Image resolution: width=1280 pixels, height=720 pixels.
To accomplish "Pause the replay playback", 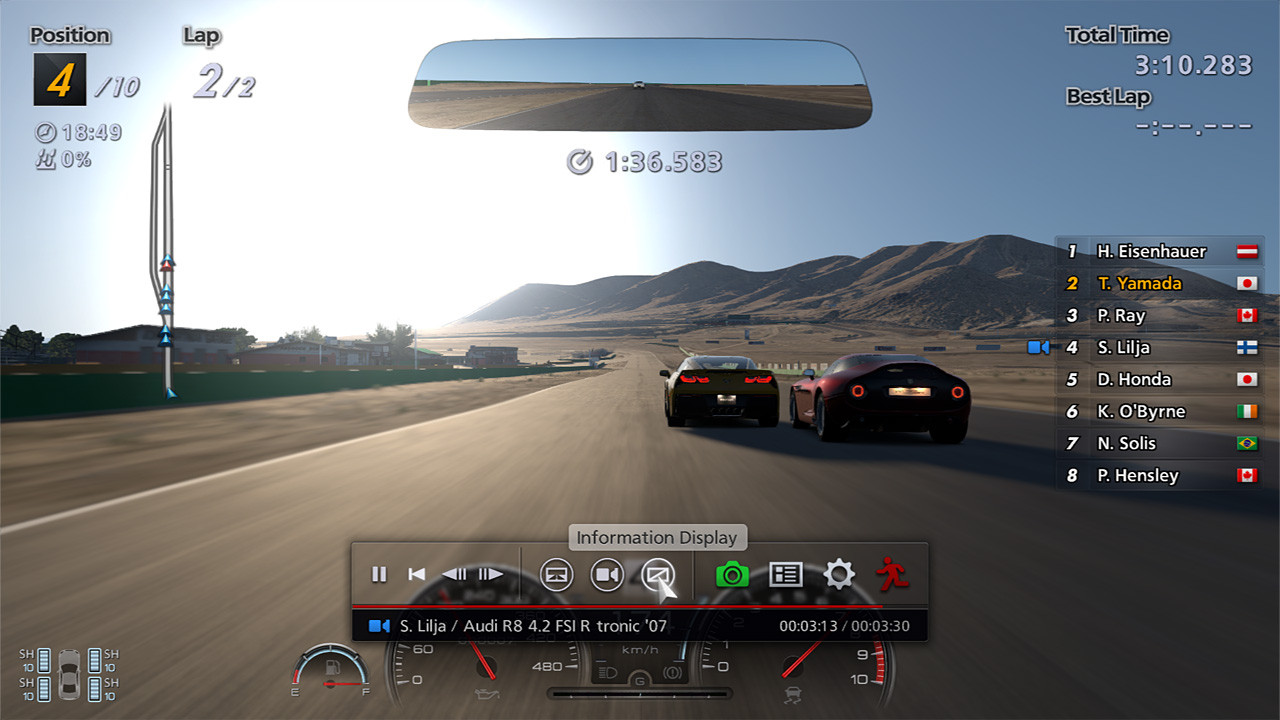I will point(379,574).
